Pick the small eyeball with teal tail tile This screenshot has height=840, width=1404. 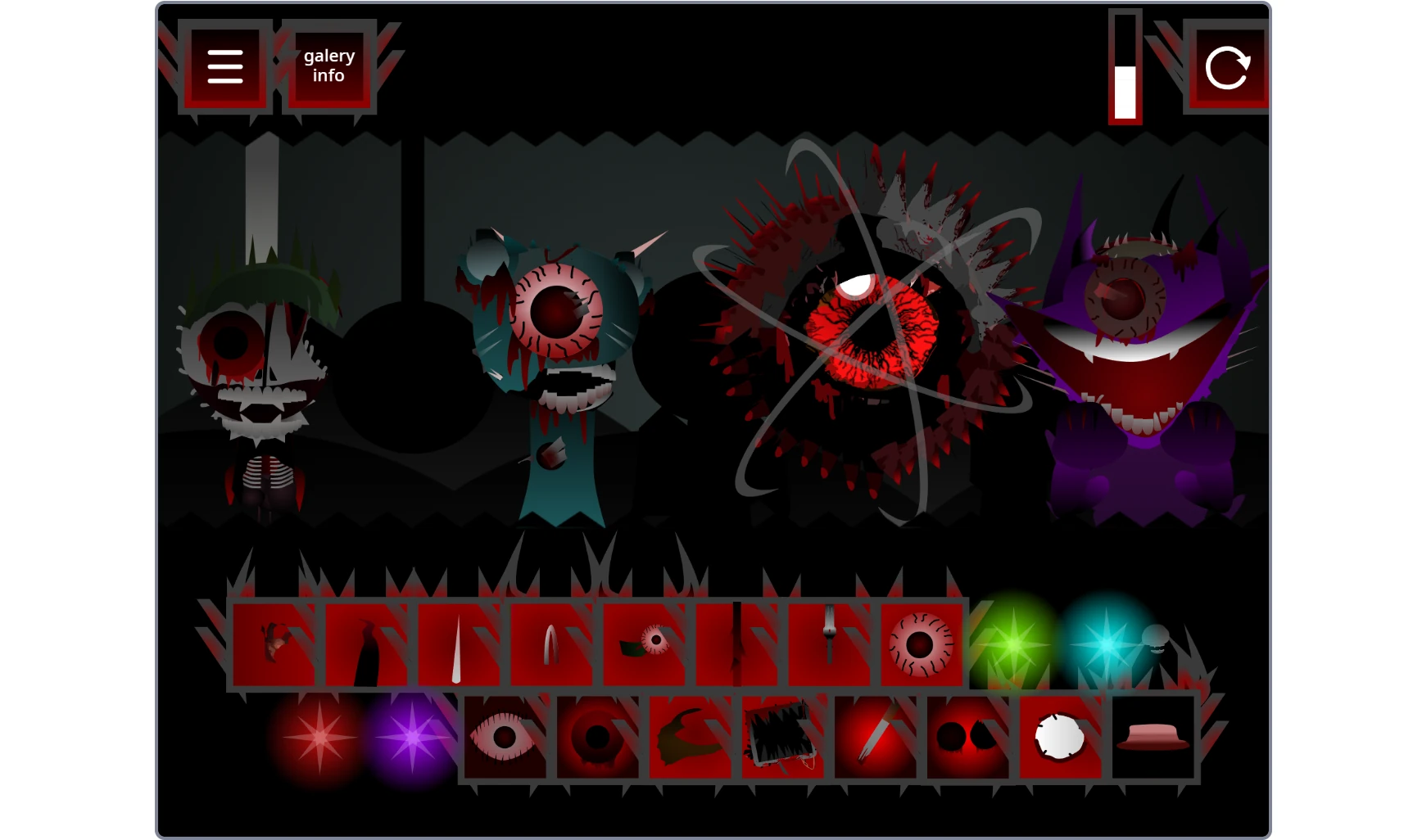[647, 643]
